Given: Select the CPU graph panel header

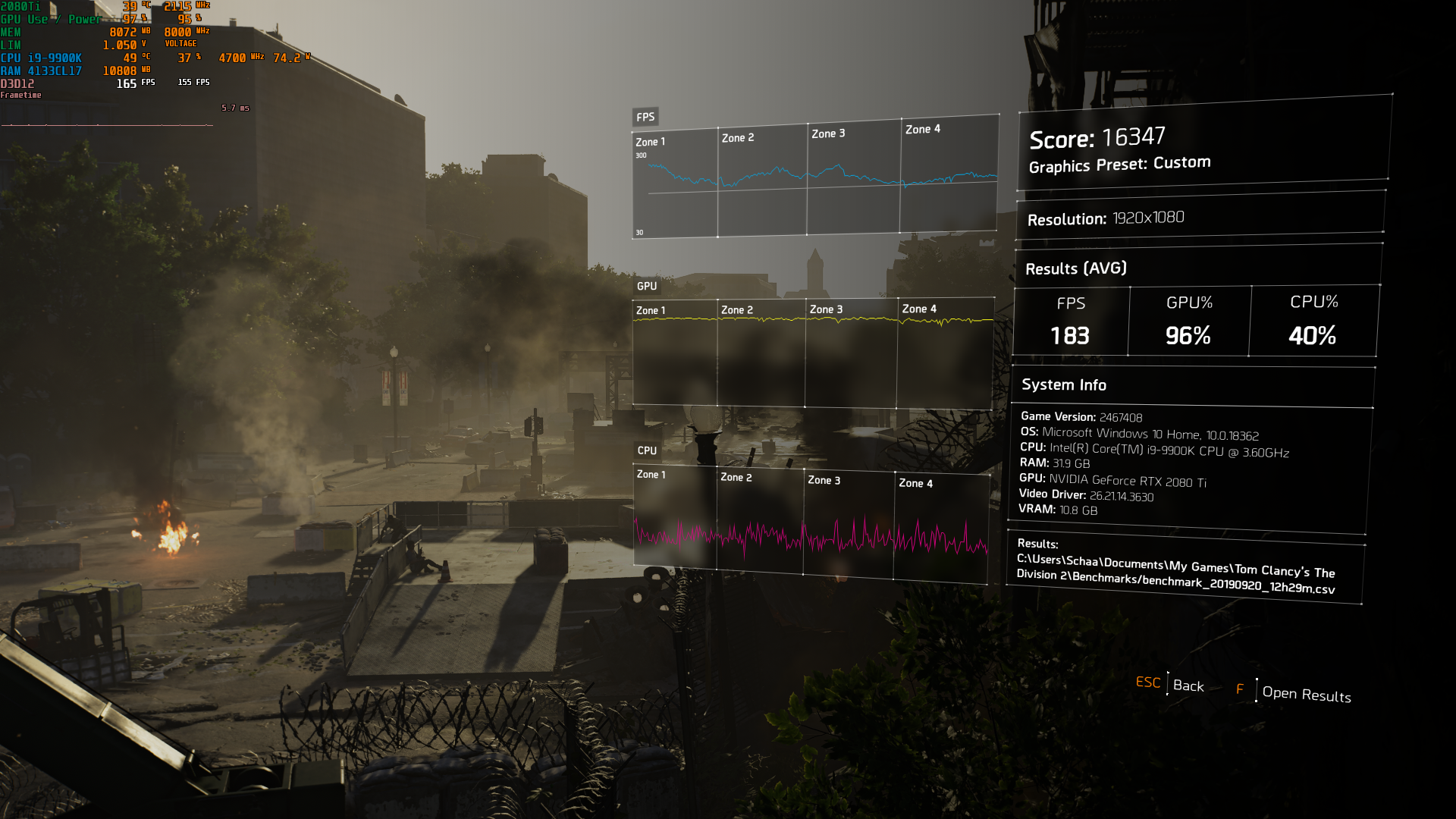Looking at the screenshot, I should coord(646,449).
